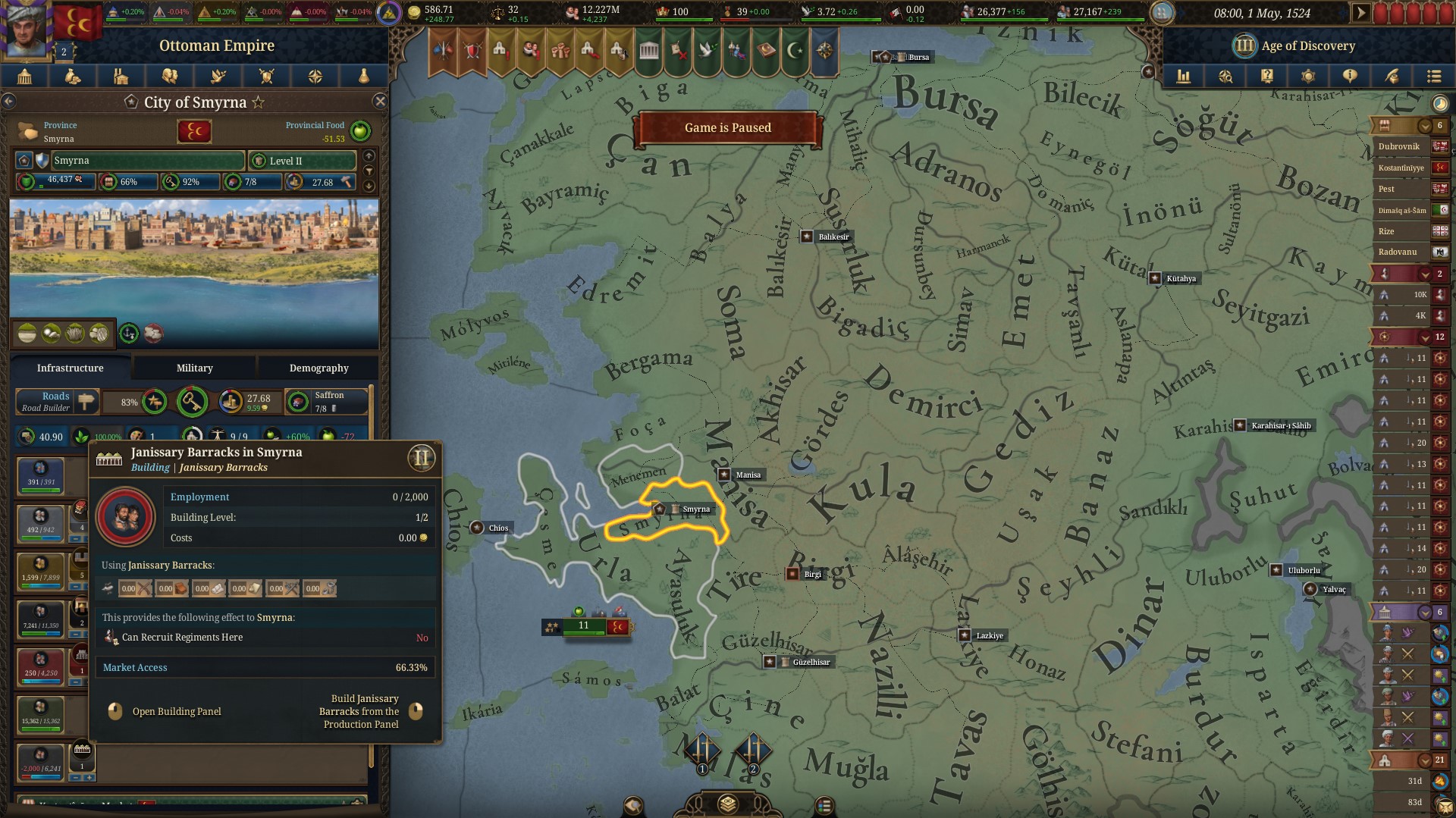Click the Open Building Panel button
Image resolution: width=1456 pixels, height=818 pixels.
pos(177,711)
